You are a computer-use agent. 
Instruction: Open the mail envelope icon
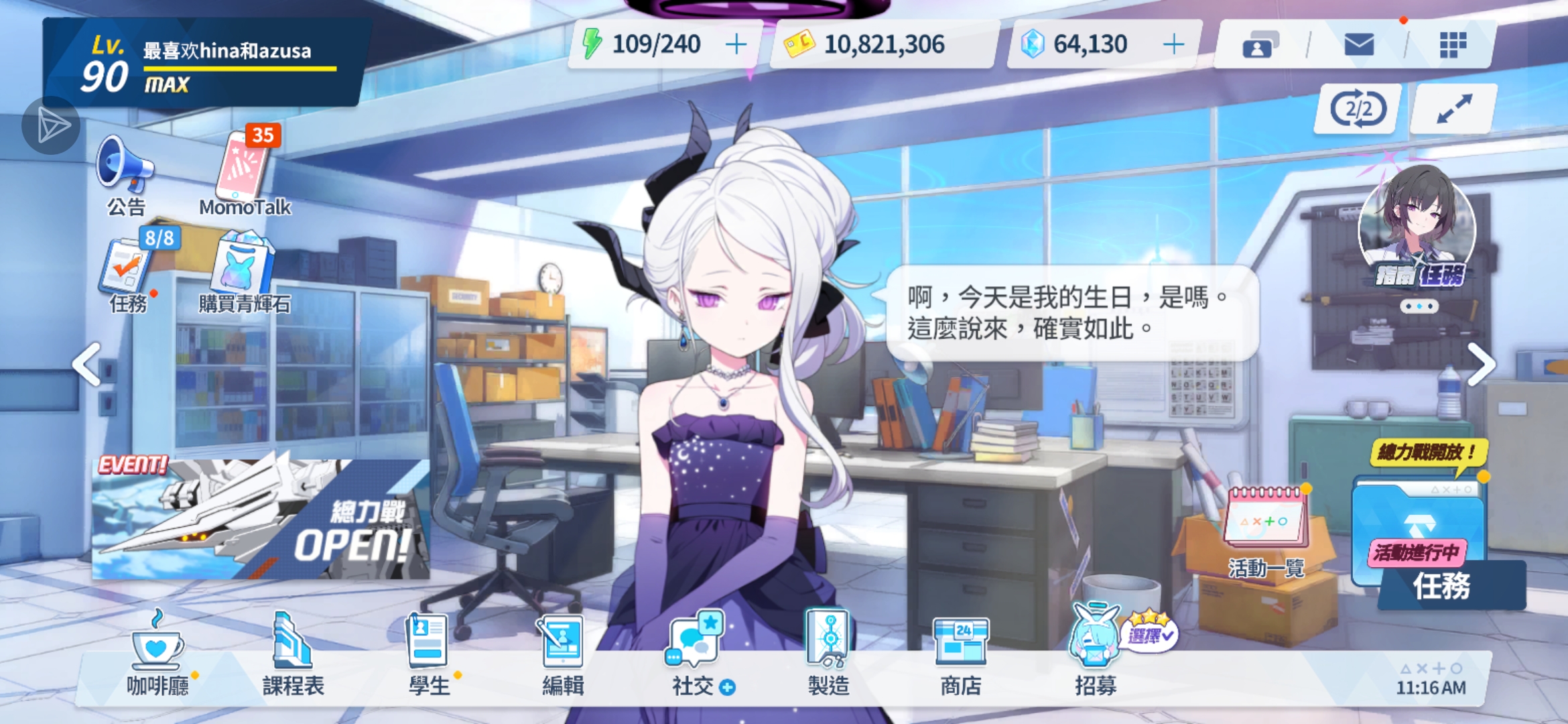tap(1360, 44)
